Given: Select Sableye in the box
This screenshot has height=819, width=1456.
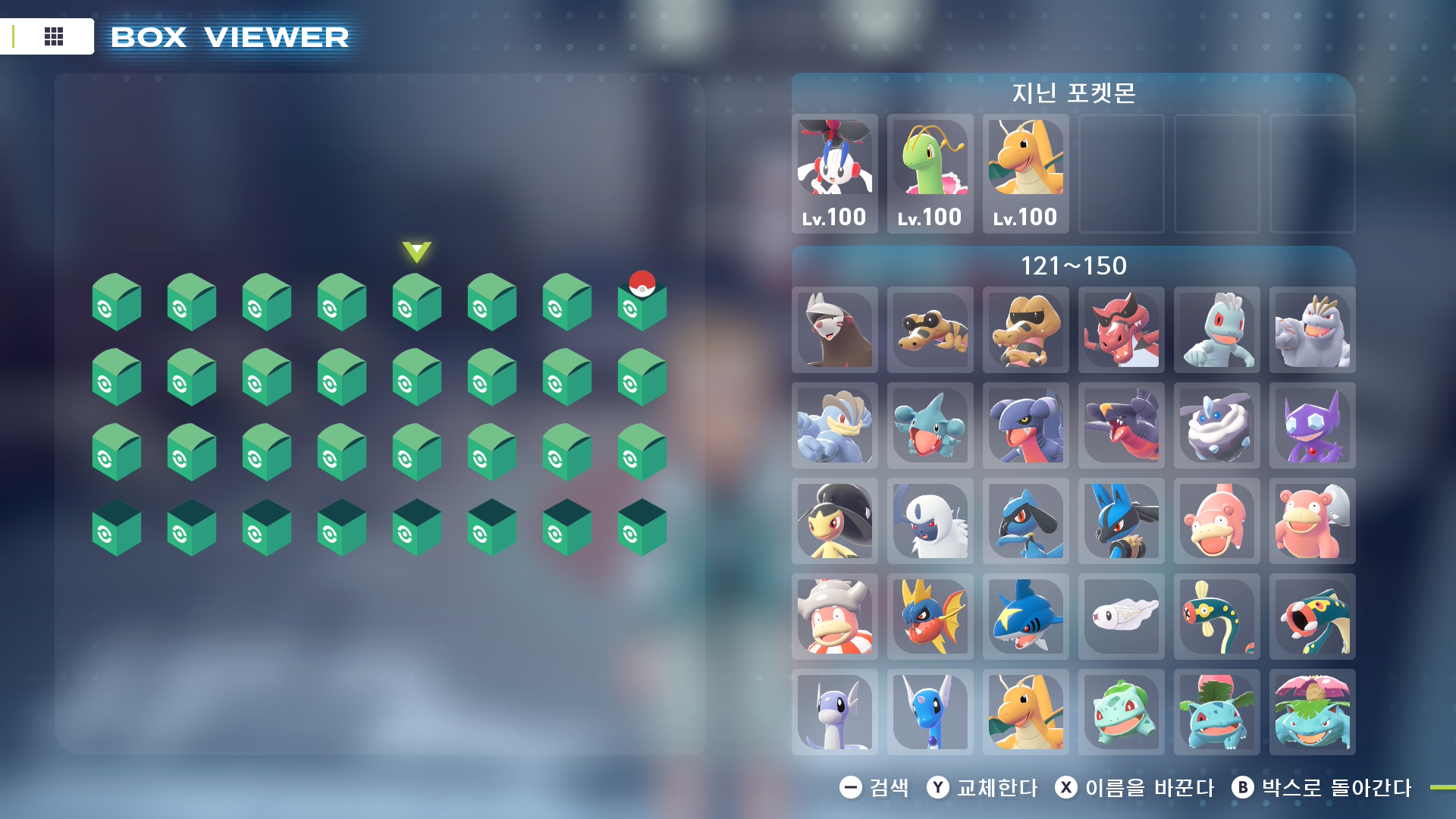Looking at the screenshot, I should point(1313,425).
